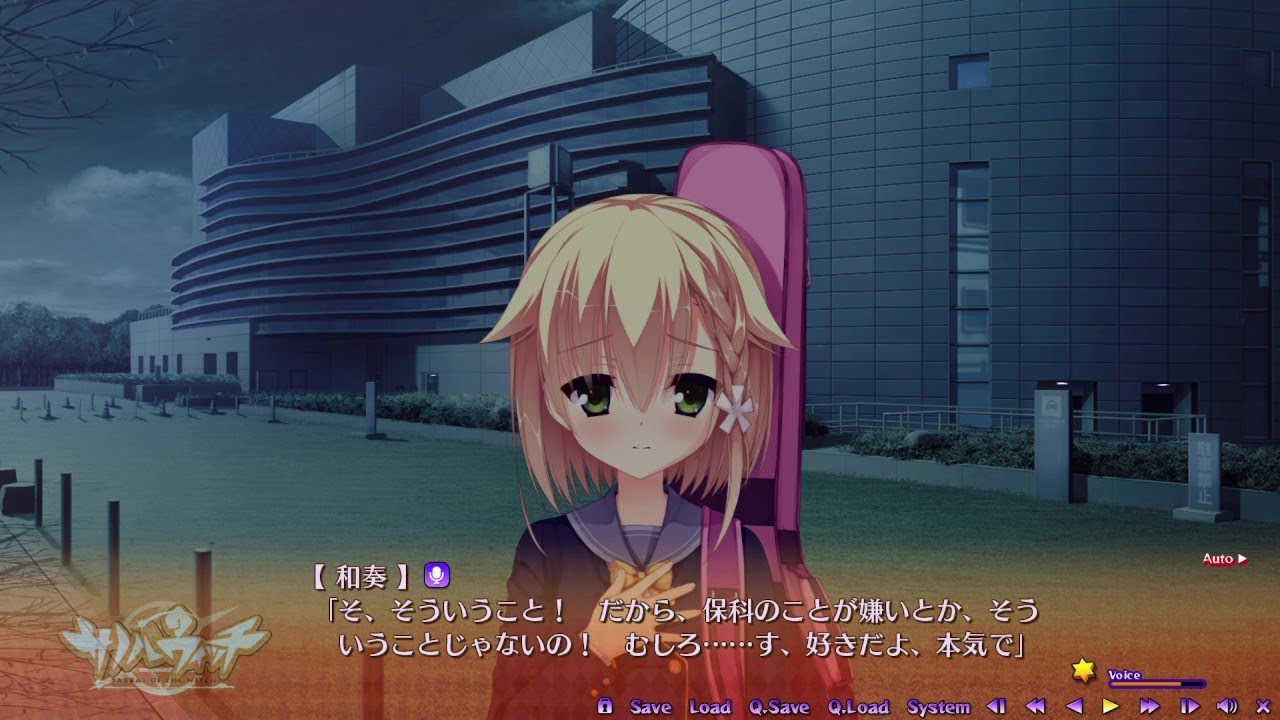Step forward one line with advance icon
Viewport: 1280px width, 720px height.
pos(1189,706)
